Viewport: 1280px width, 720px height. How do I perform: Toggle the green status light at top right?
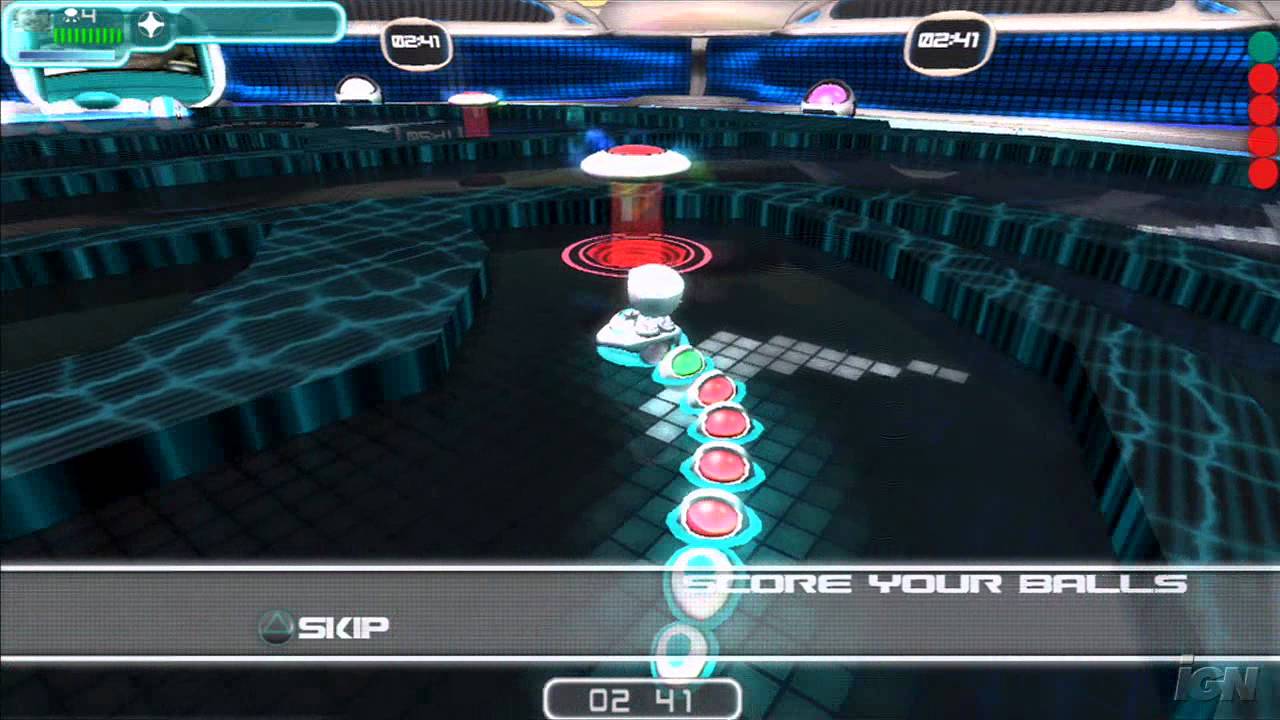1264,46
